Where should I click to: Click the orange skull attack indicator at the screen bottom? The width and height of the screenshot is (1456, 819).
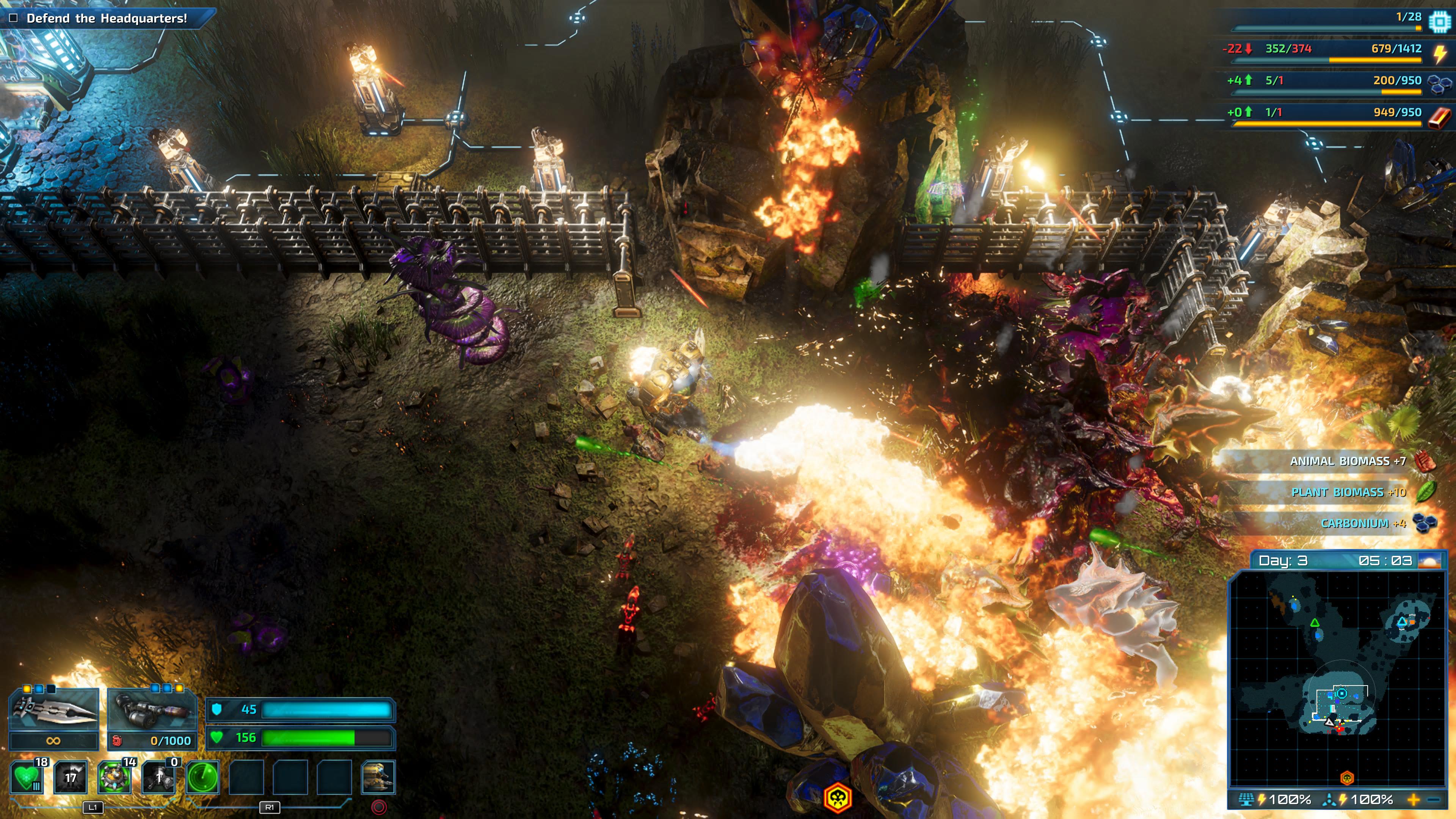point(837,798)
